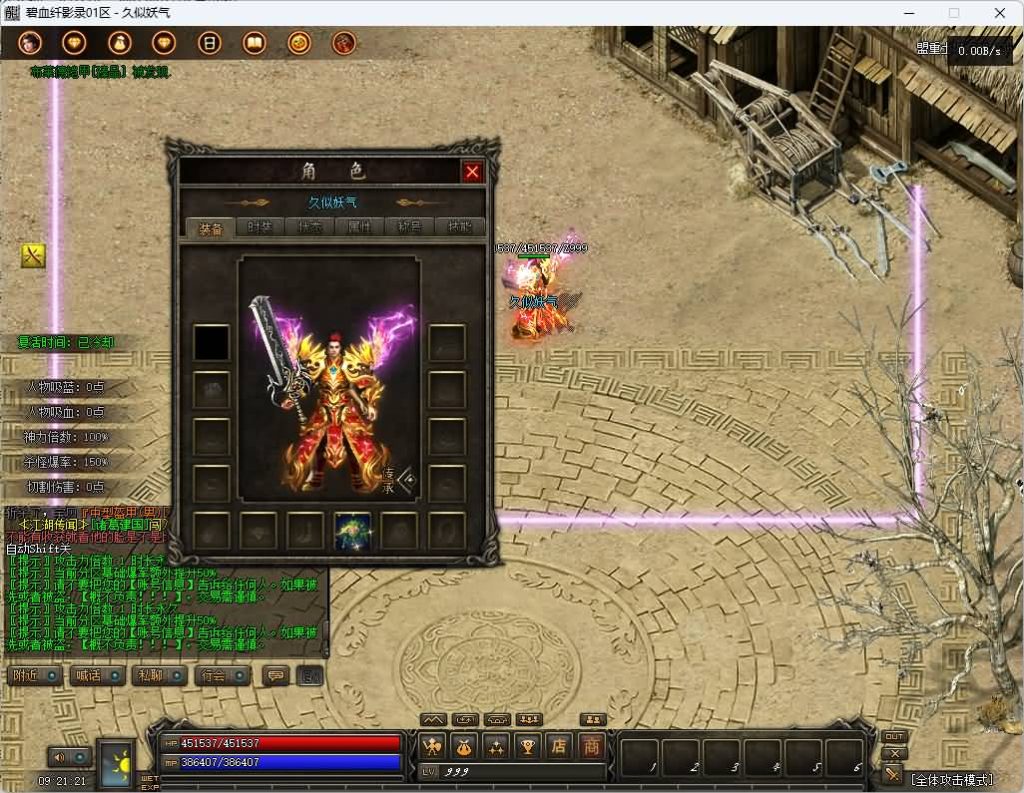1024x793 pixels.
Task: Switch to the 装备 equipment tab
Action: (210, 228)
